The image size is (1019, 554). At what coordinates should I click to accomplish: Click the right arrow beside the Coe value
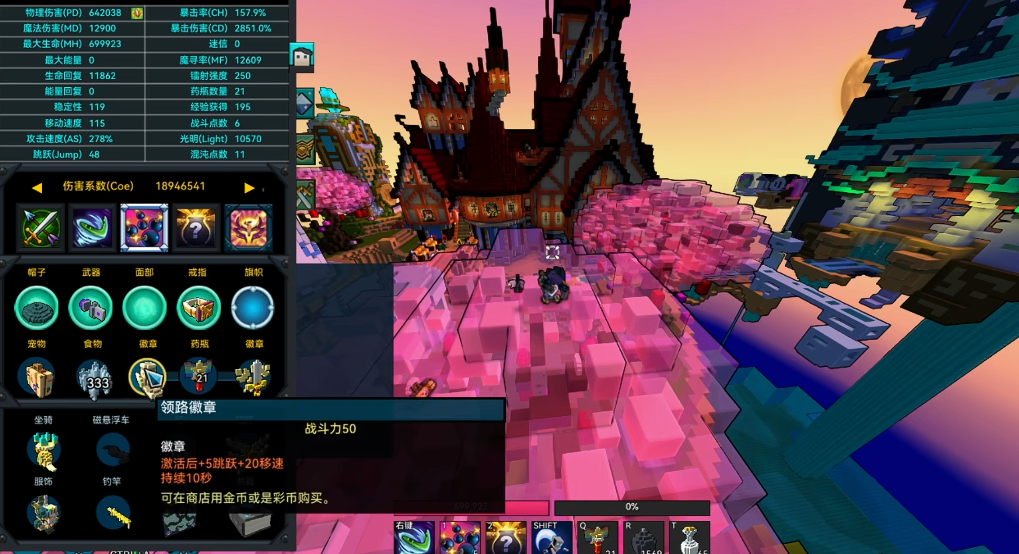(x=249, y=187)
